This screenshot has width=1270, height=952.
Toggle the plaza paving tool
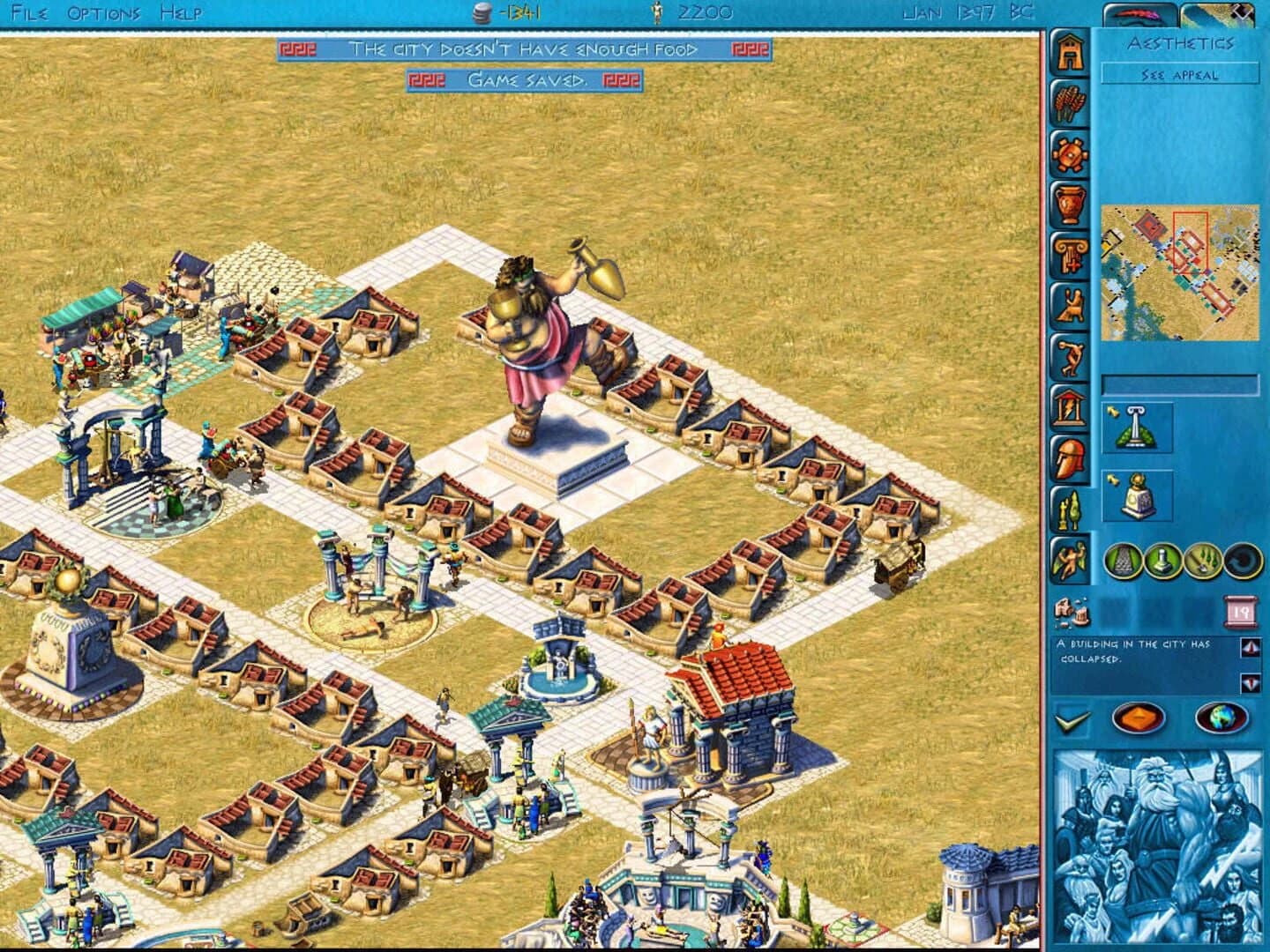tap(1121, 562)
